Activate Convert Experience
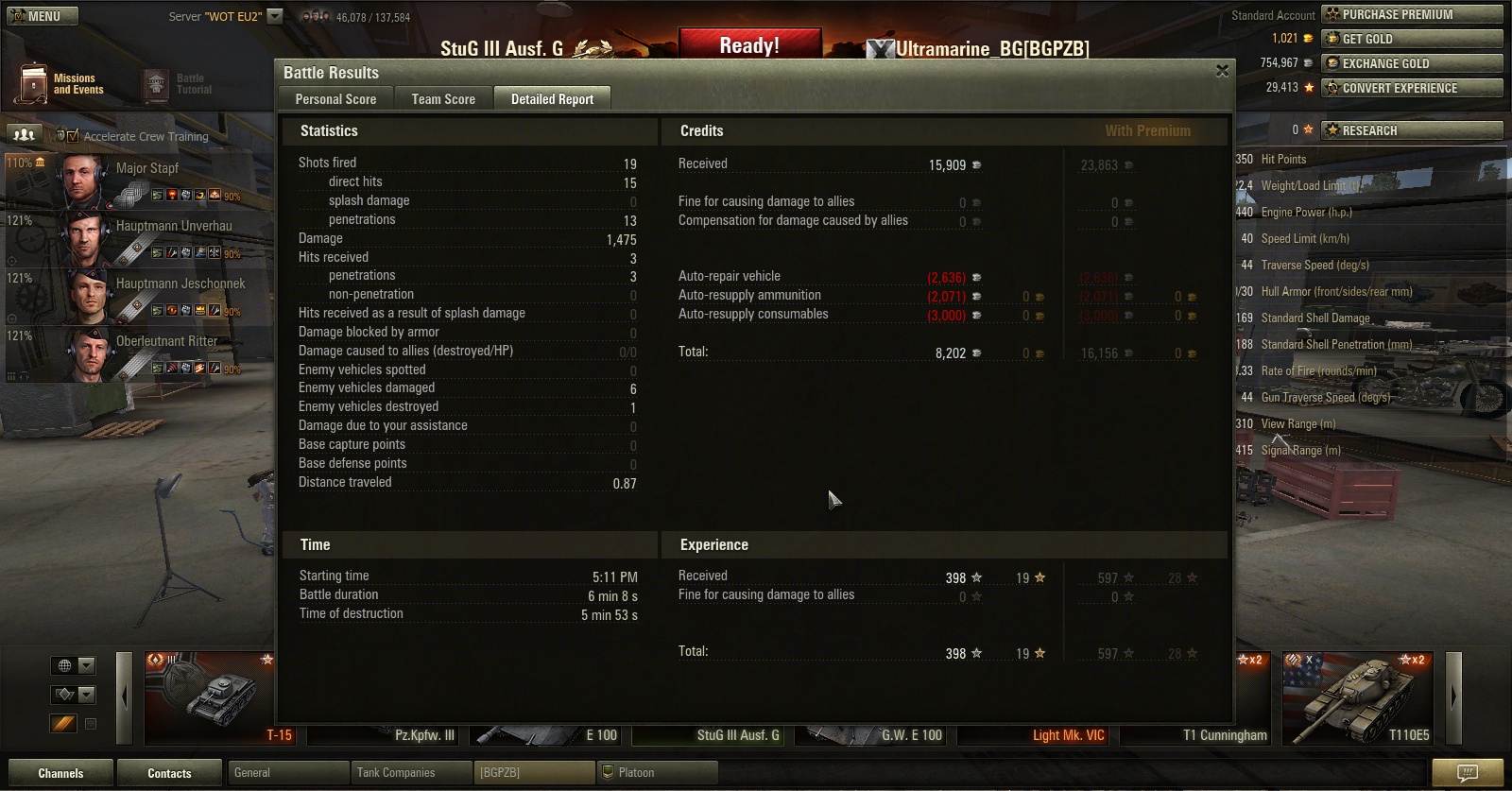 [1412, 88]
